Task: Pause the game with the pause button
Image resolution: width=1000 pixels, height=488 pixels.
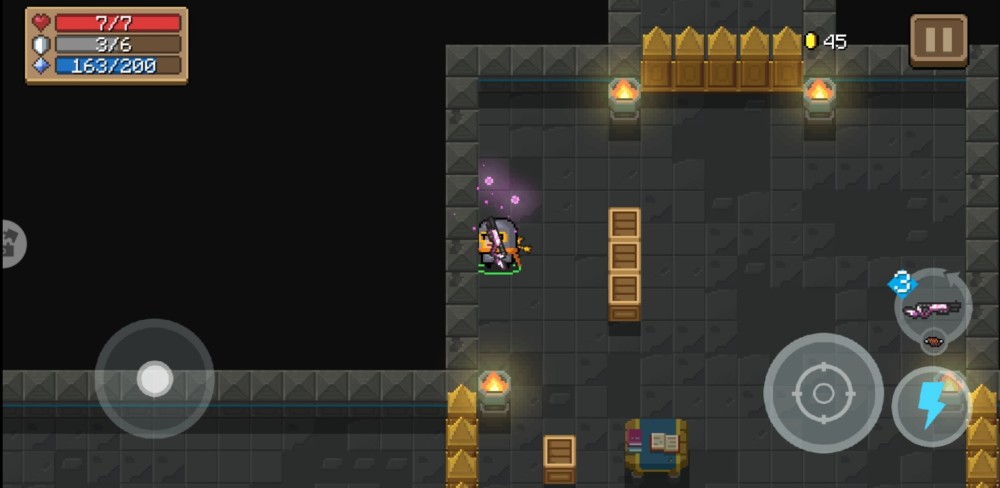Action: (938, 41)
